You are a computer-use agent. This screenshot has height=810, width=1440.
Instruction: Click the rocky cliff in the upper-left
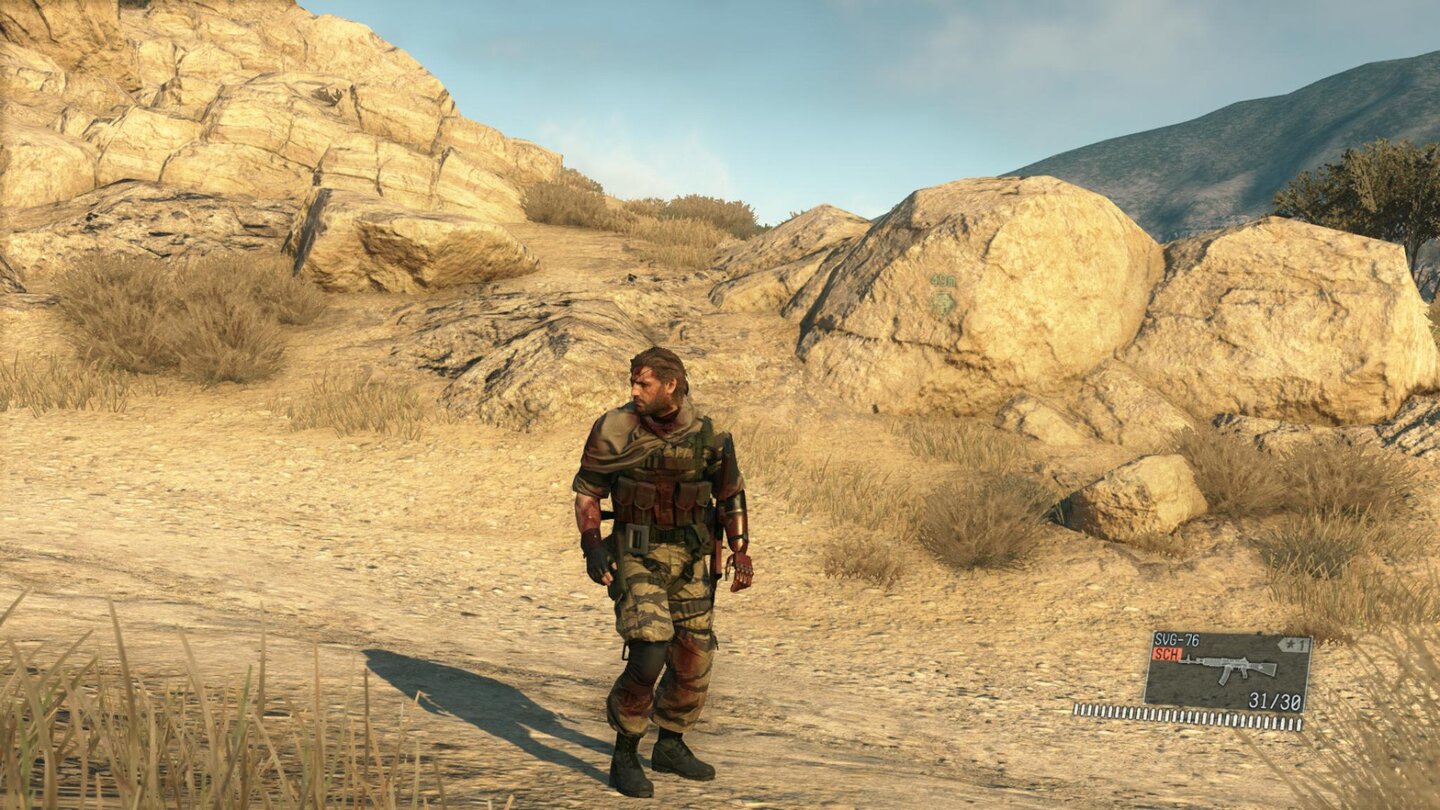point(180,120)
